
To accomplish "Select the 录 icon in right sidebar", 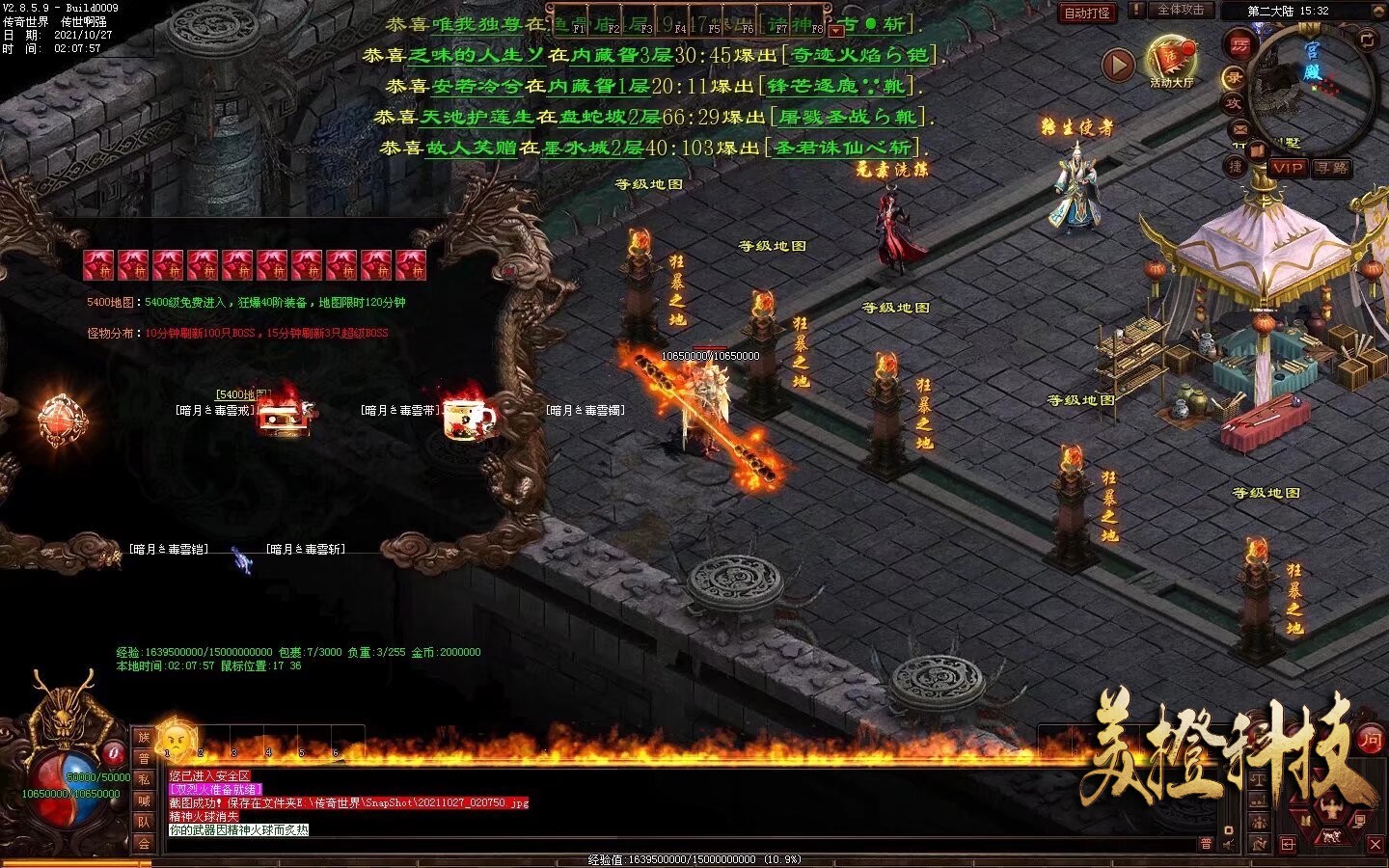I will click(x=1234, y=77).
